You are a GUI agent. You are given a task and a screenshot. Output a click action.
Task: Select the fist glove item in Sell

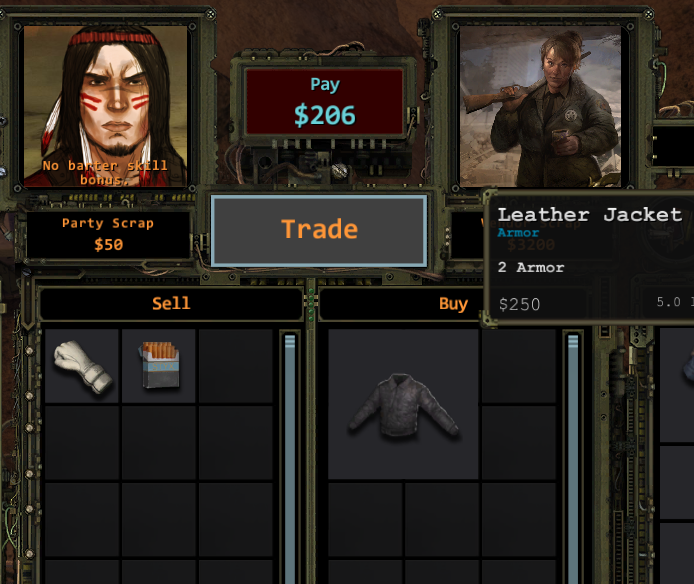82,366
